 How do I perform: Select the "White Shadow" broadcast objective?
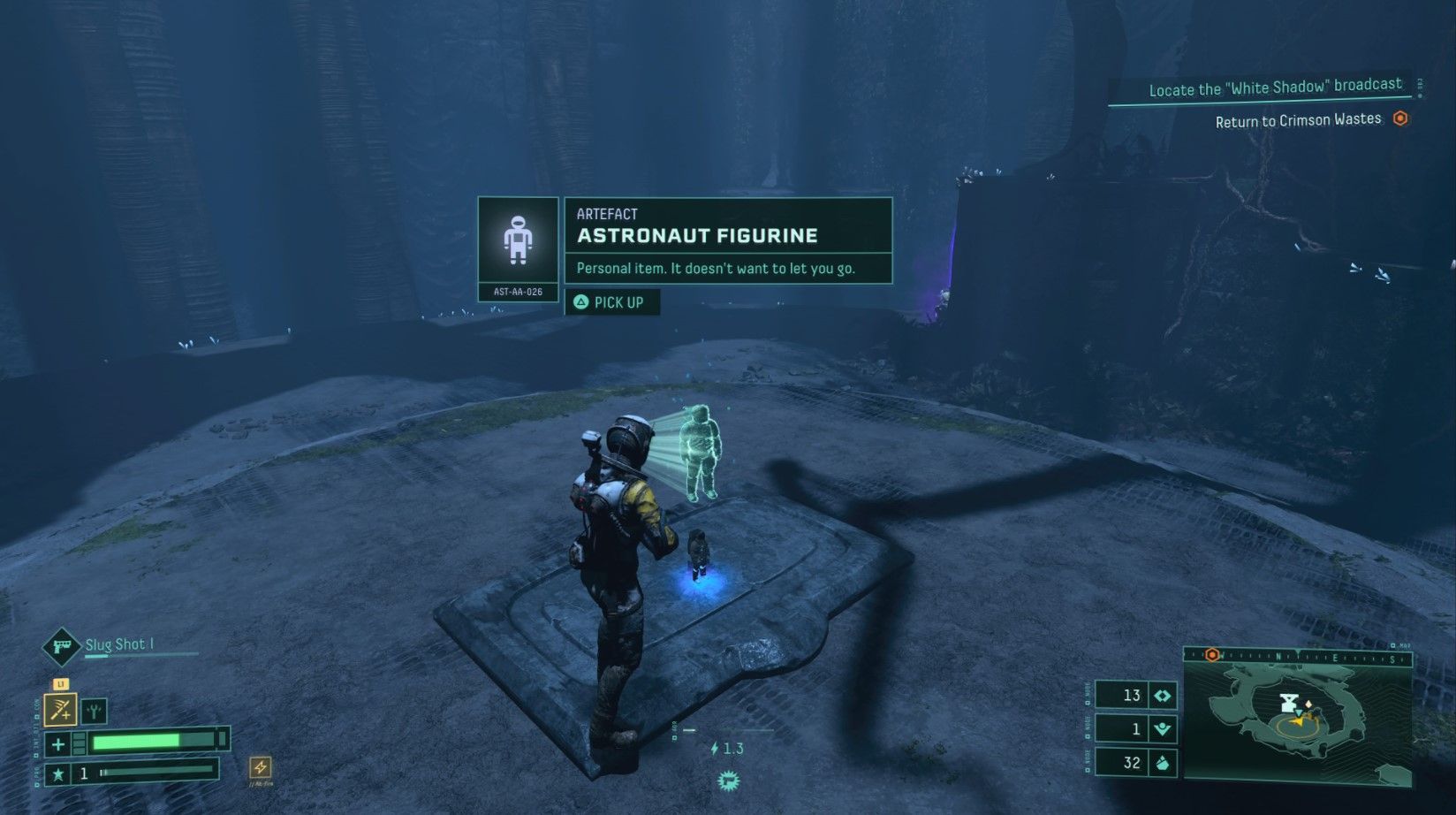click(1275, 88)
